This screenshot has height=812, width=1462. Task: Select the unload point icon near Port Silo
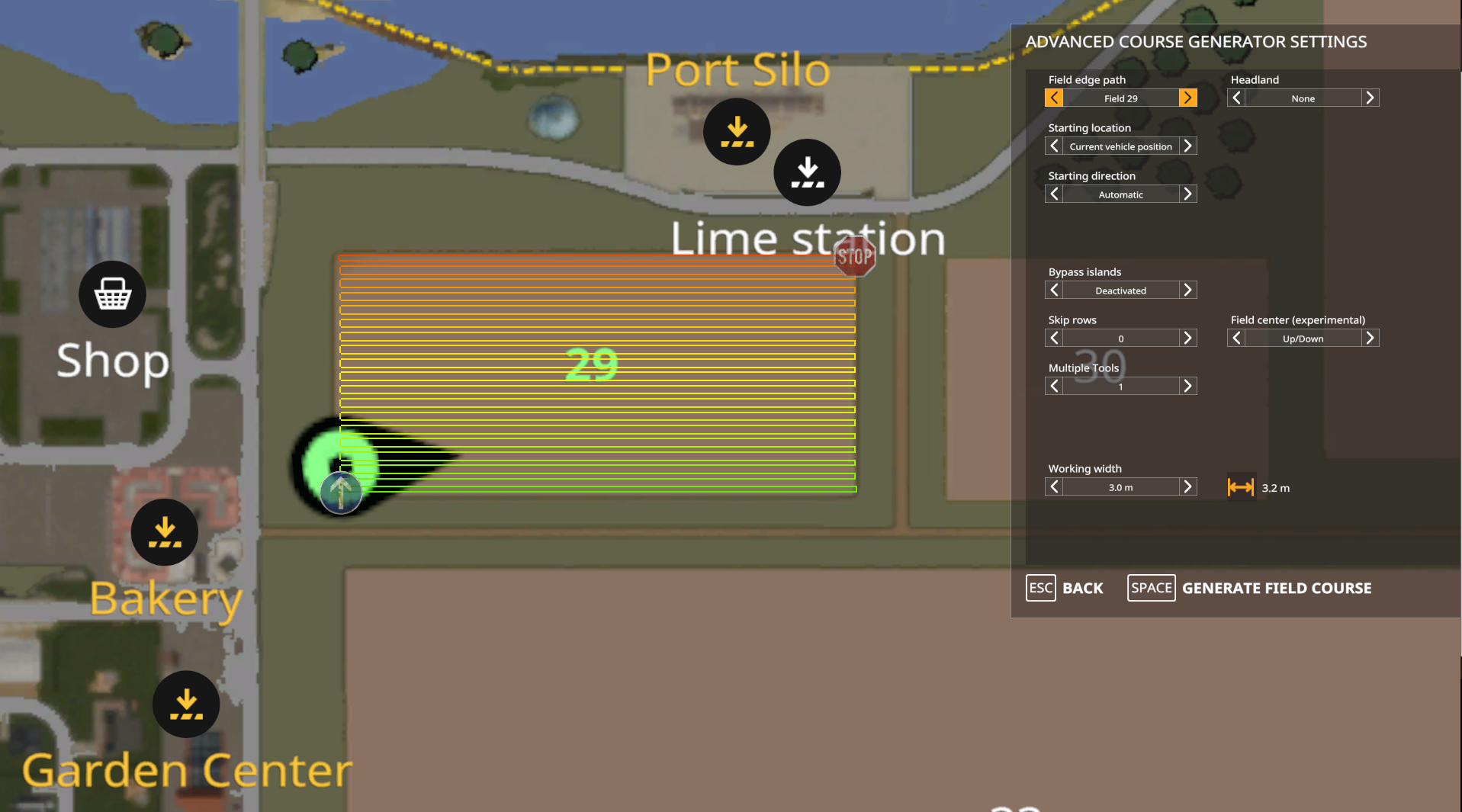(736, 131)
